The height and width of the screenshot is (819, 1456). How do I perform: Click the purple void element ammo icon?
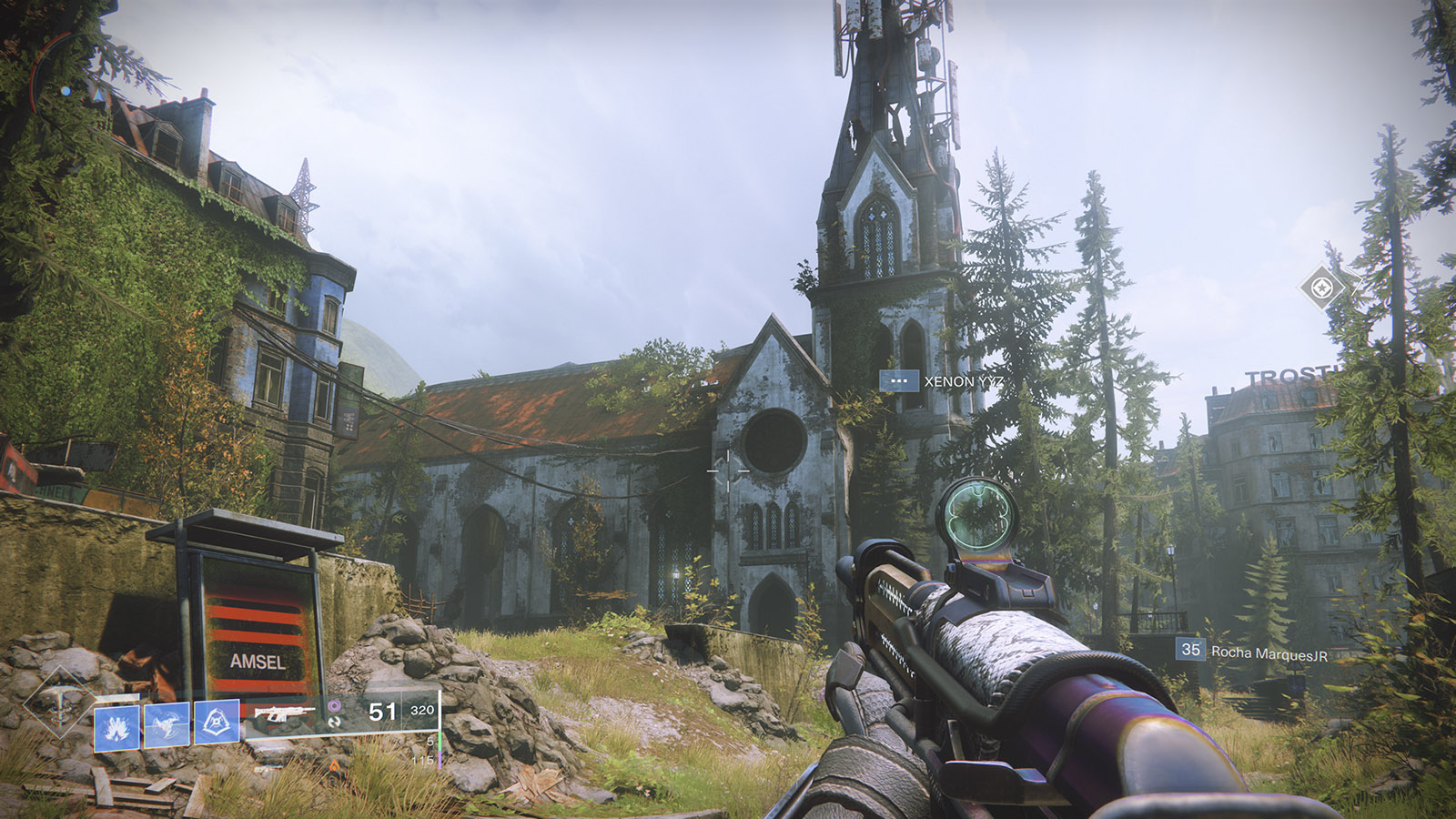334,705
